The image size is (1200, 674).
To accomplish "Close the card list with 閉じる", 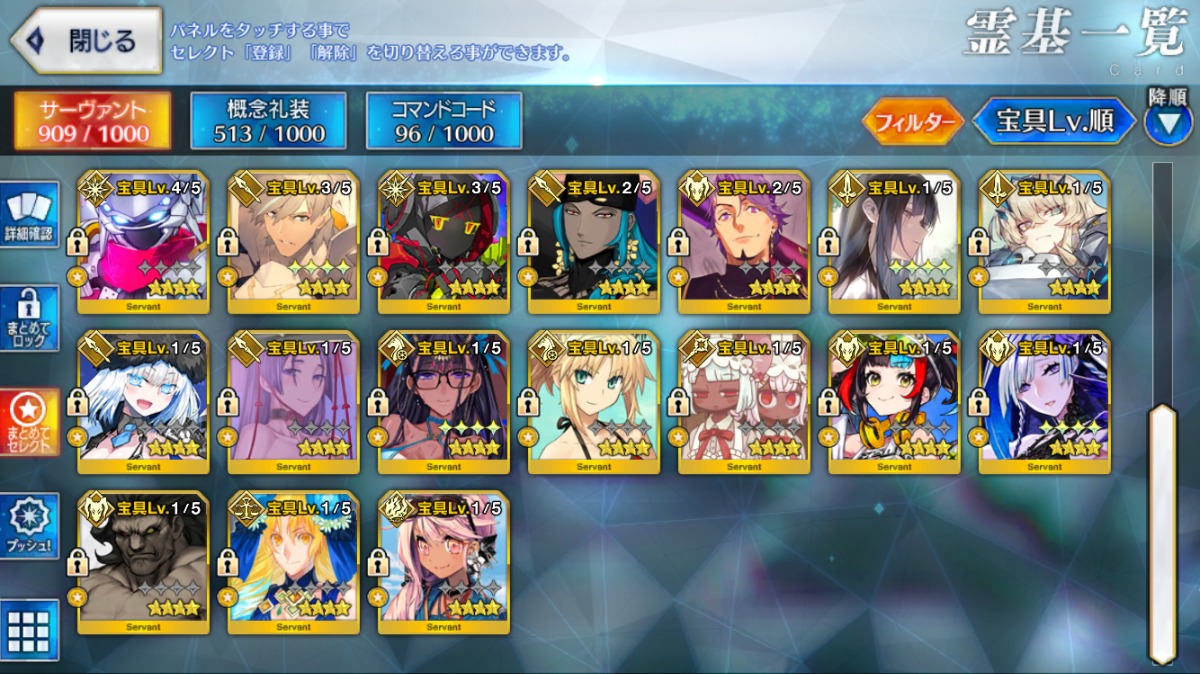I will pyautogui.click(x=86, y=41).
